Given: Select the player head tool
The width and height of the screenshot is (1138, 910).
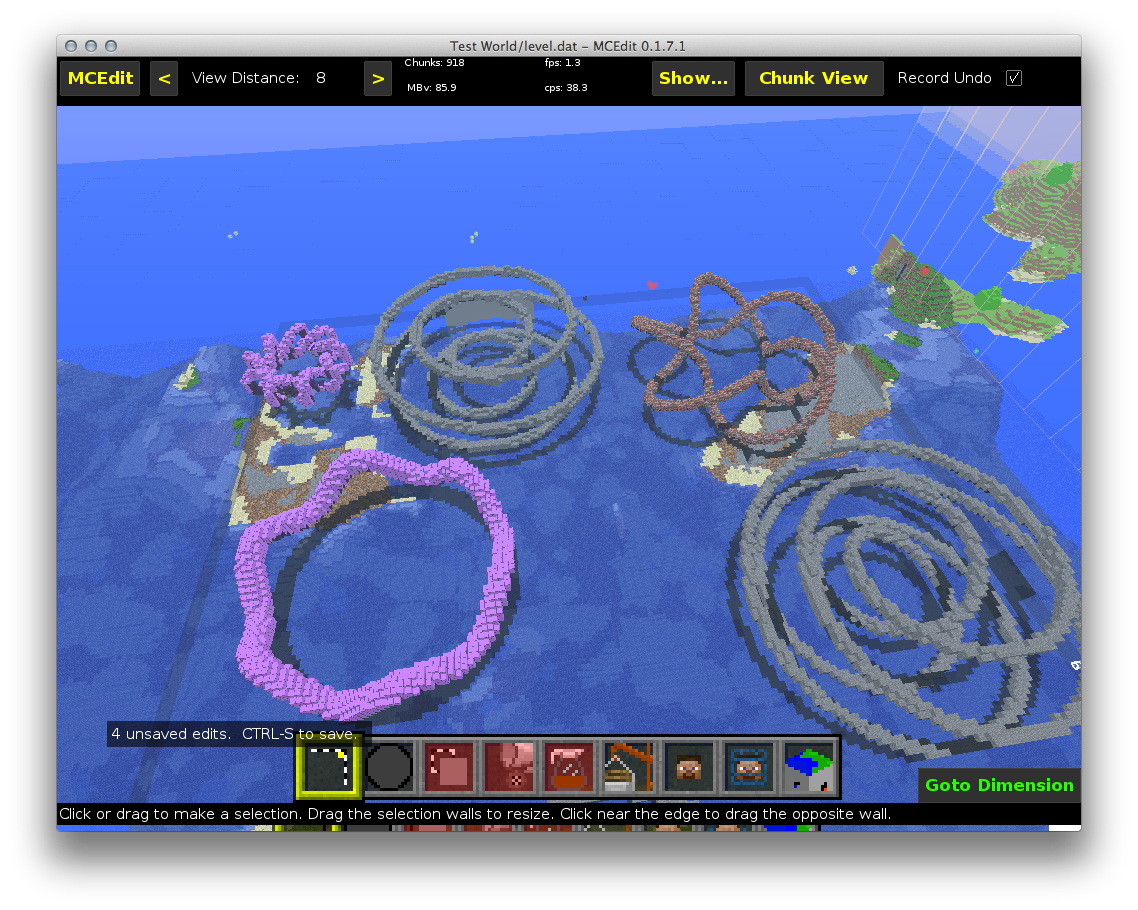Looking at the screenshot, I should tap(689, 769).
